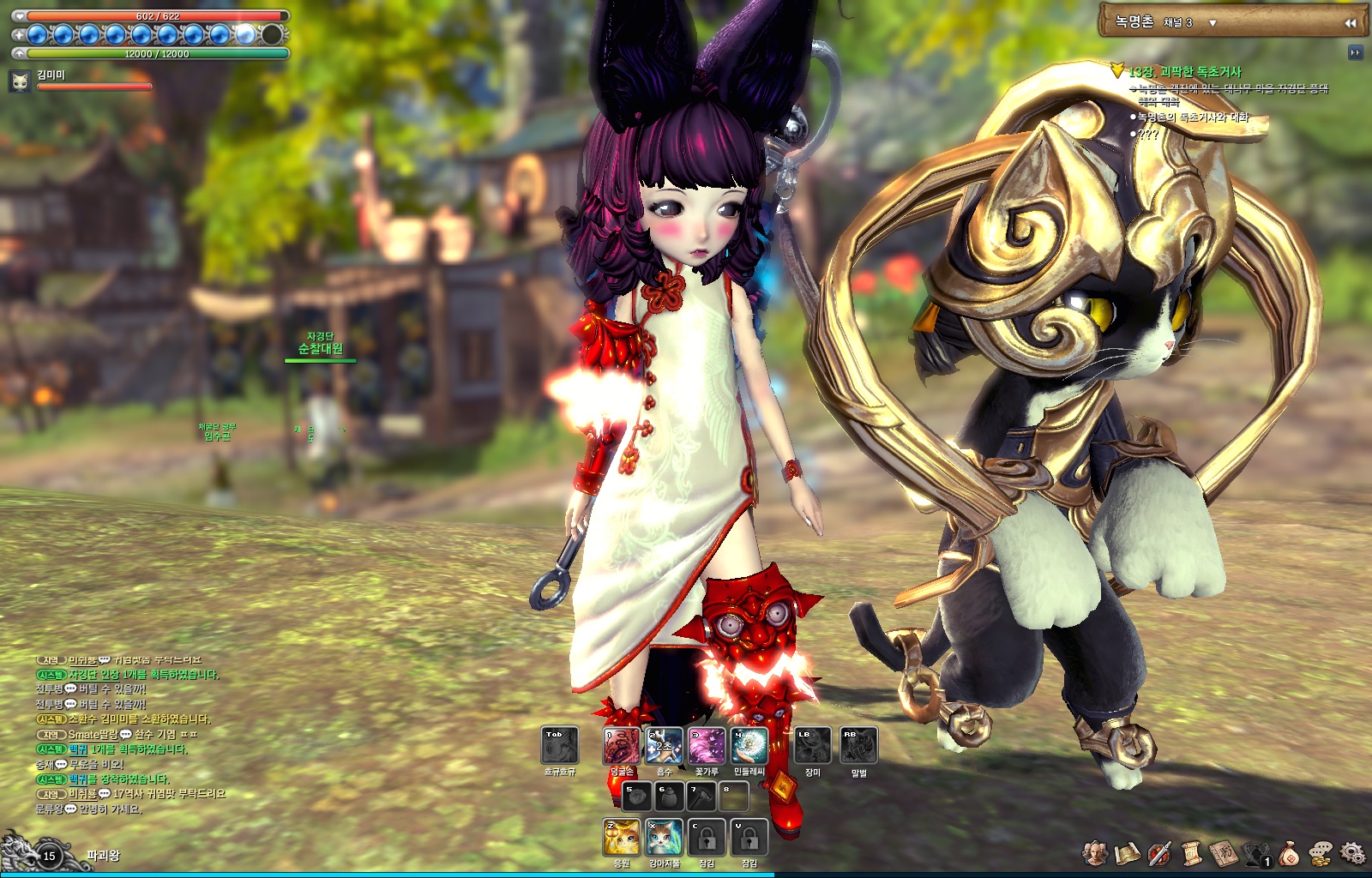Click the locked C hotkey slot
The image size is (1372, 878).
(705, 836)
